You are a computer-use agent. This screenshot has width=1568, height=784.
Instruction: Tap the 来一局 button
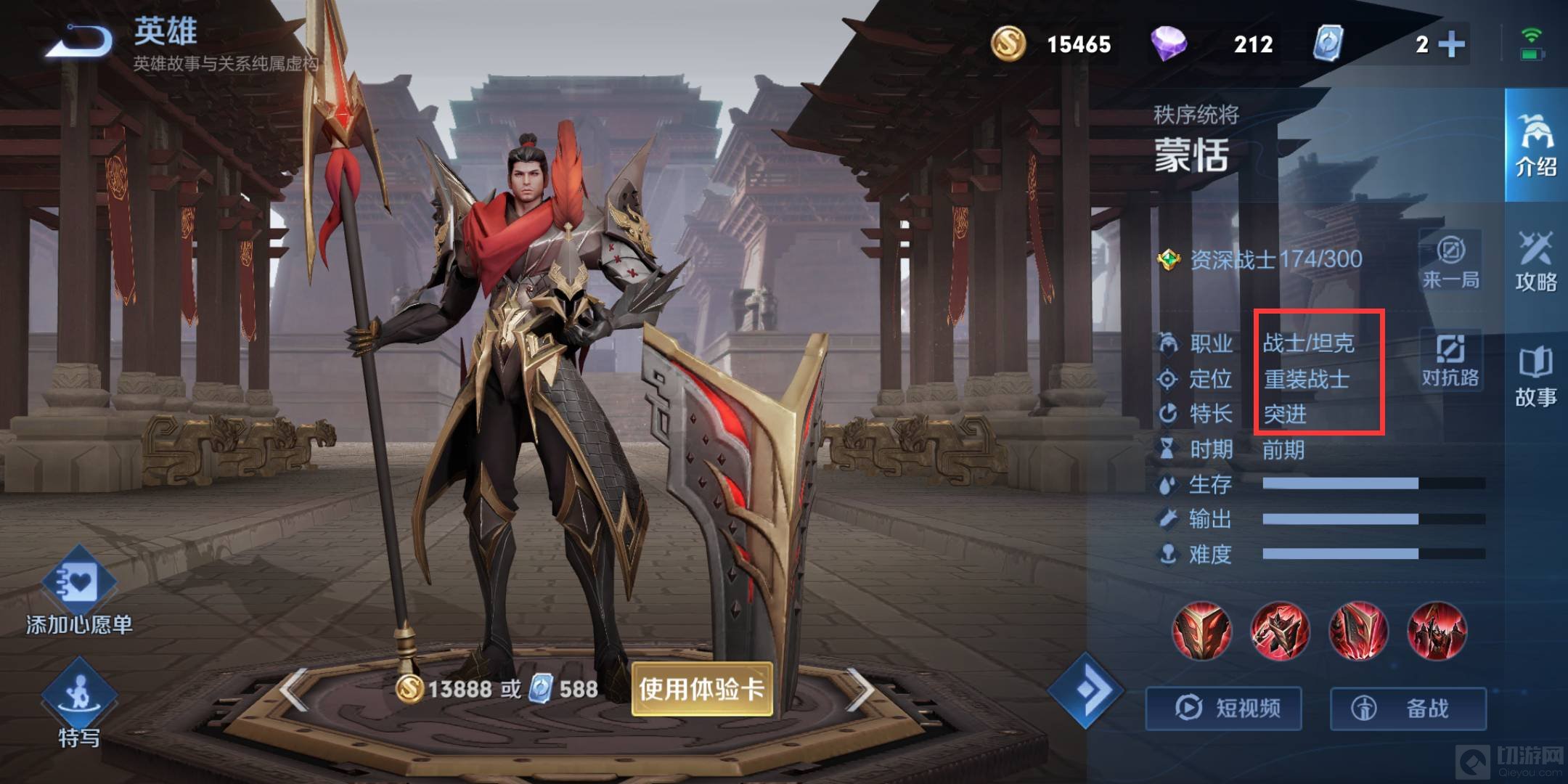1450,263
